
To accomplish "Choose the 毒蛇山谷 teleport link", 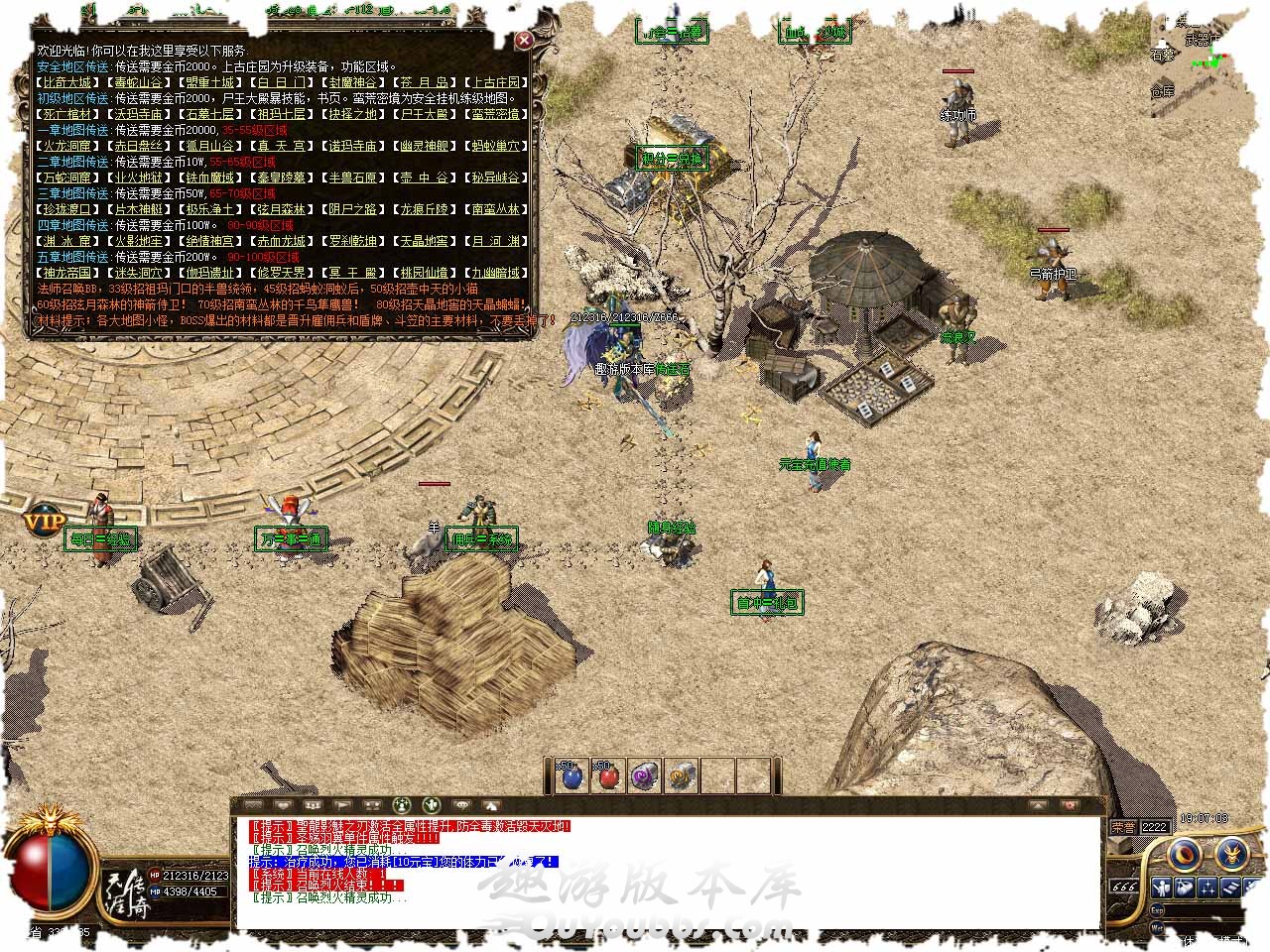I will pyautogui.click(x=139, y=82).
